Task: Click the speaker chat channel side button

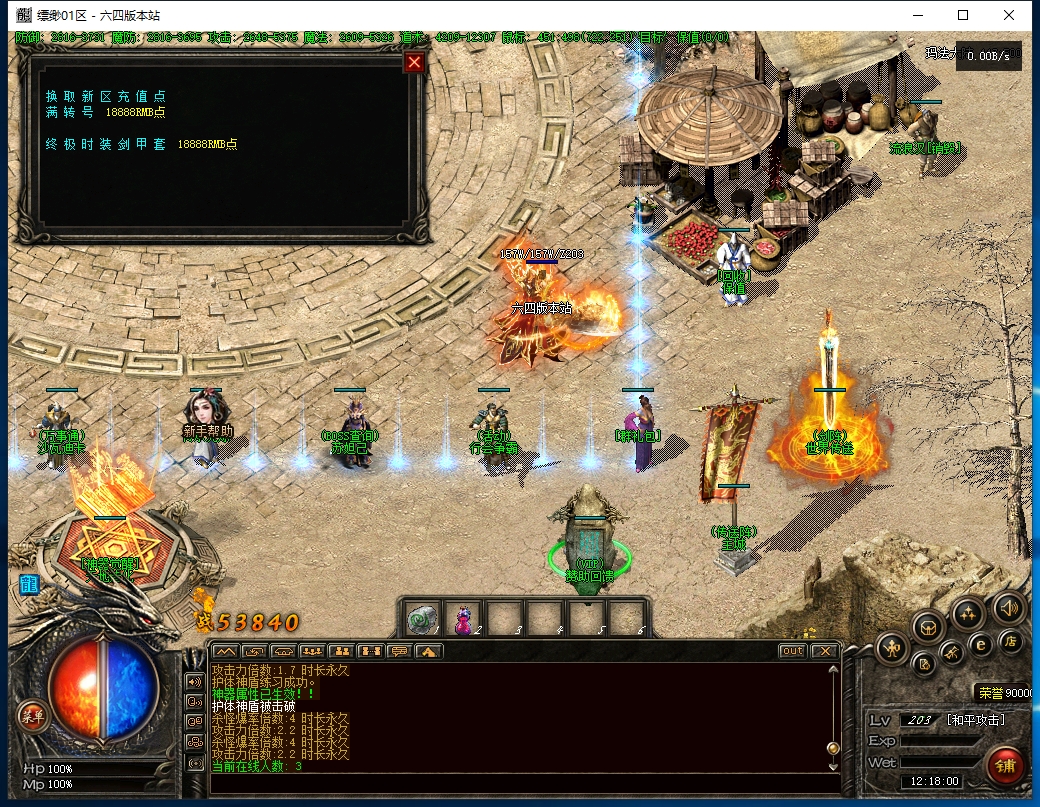Action: (x=195, y=681)
